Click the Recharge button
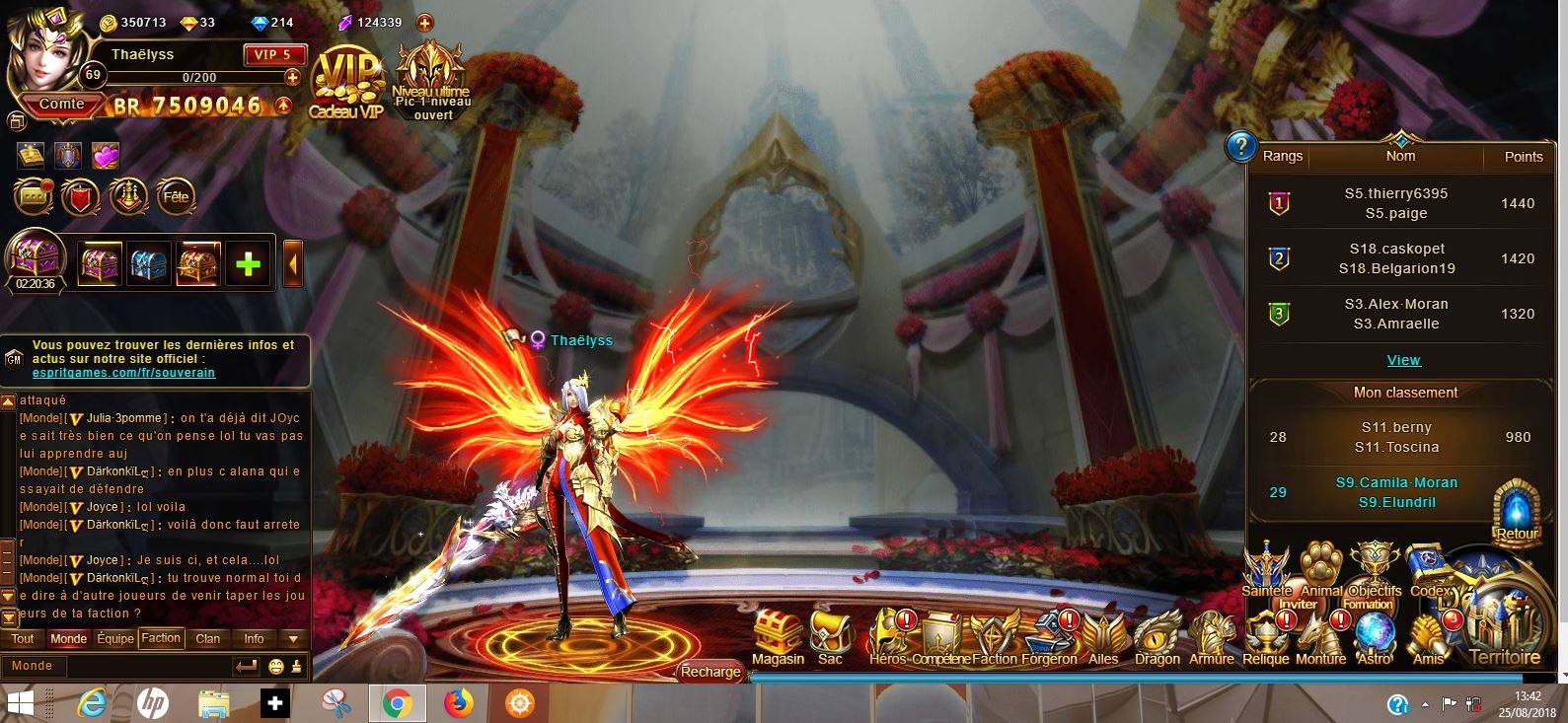1568x723 pixels. point(710,671)
